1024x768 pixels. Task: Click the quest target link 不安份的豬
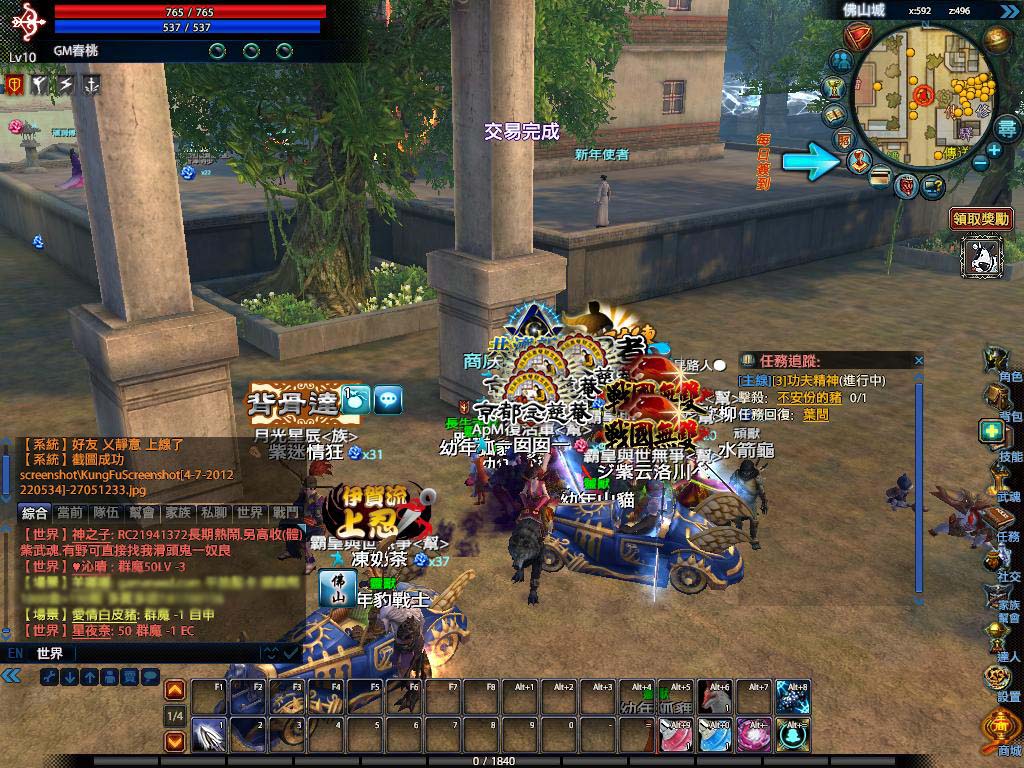pyautogui.click(x=809, y=397)
